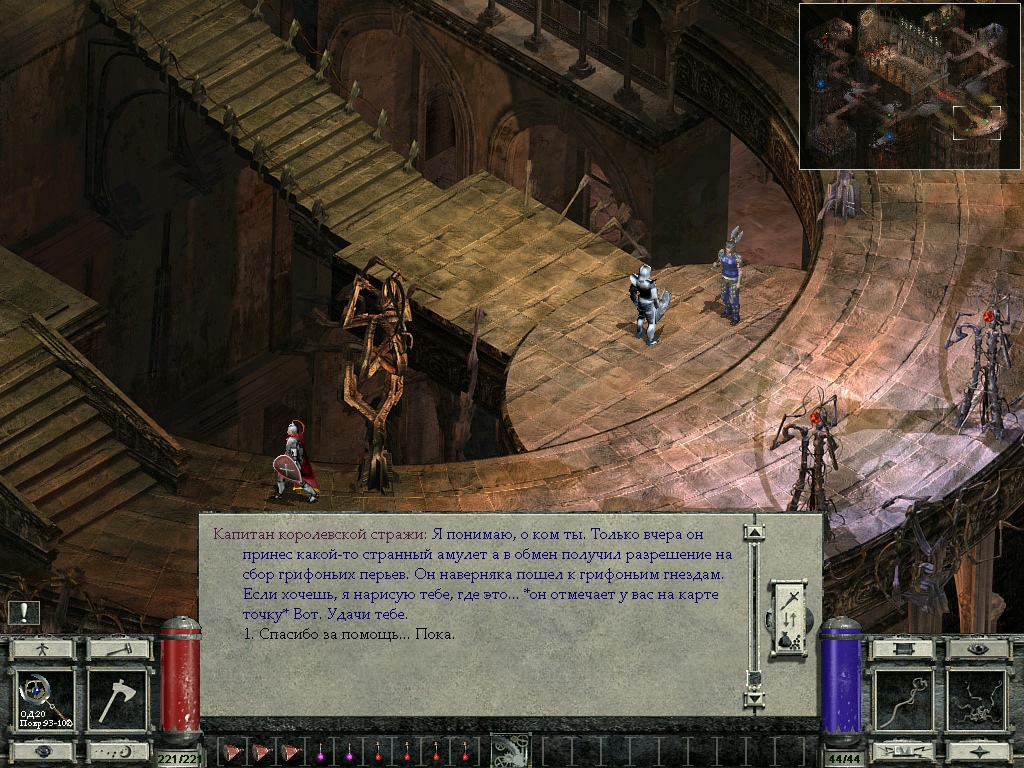Open the barter panel with the sword and bag

click(787, 619)
